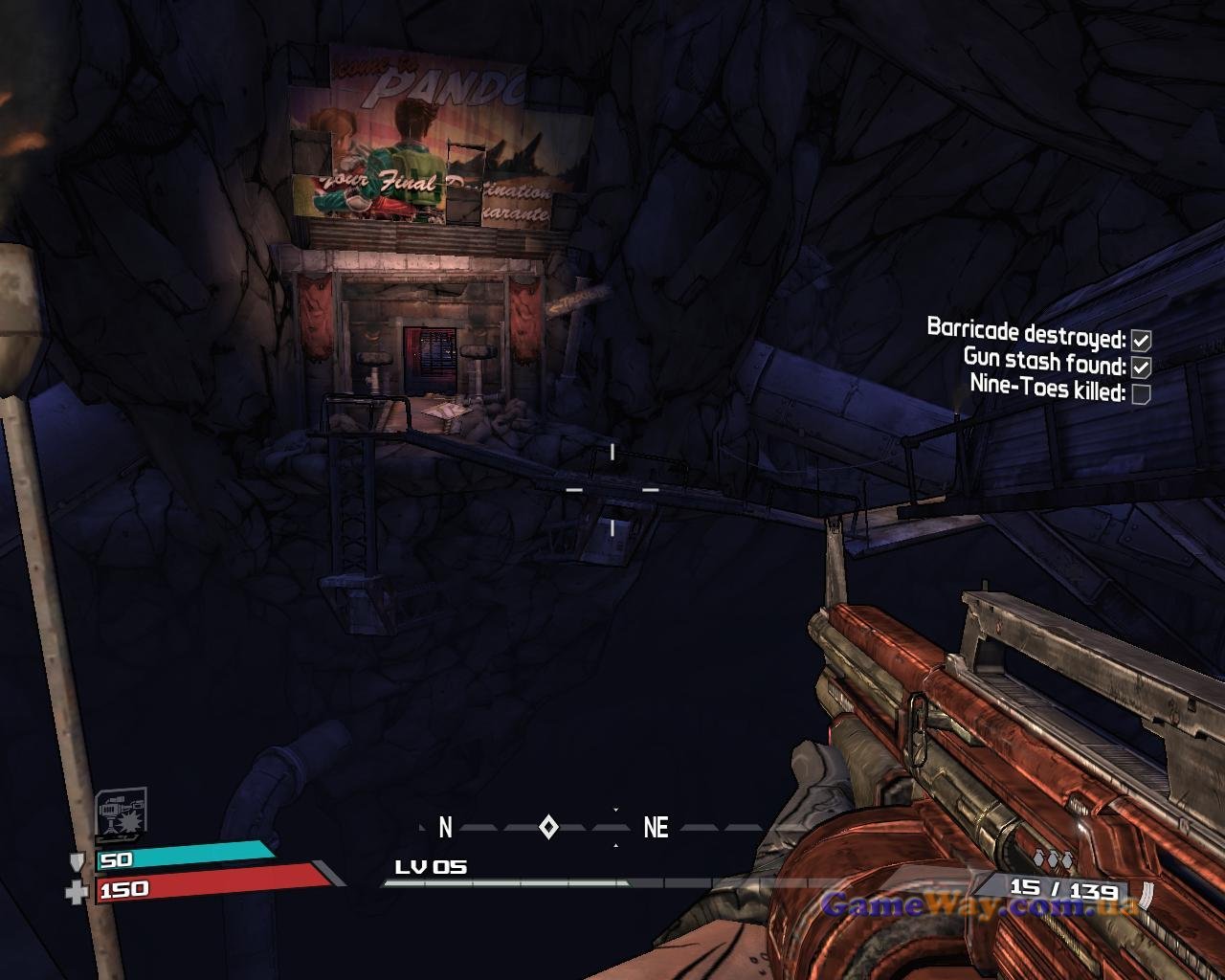
Task: Toggle the Gun stash found objective checkbox
Action: click(1141, 367)
